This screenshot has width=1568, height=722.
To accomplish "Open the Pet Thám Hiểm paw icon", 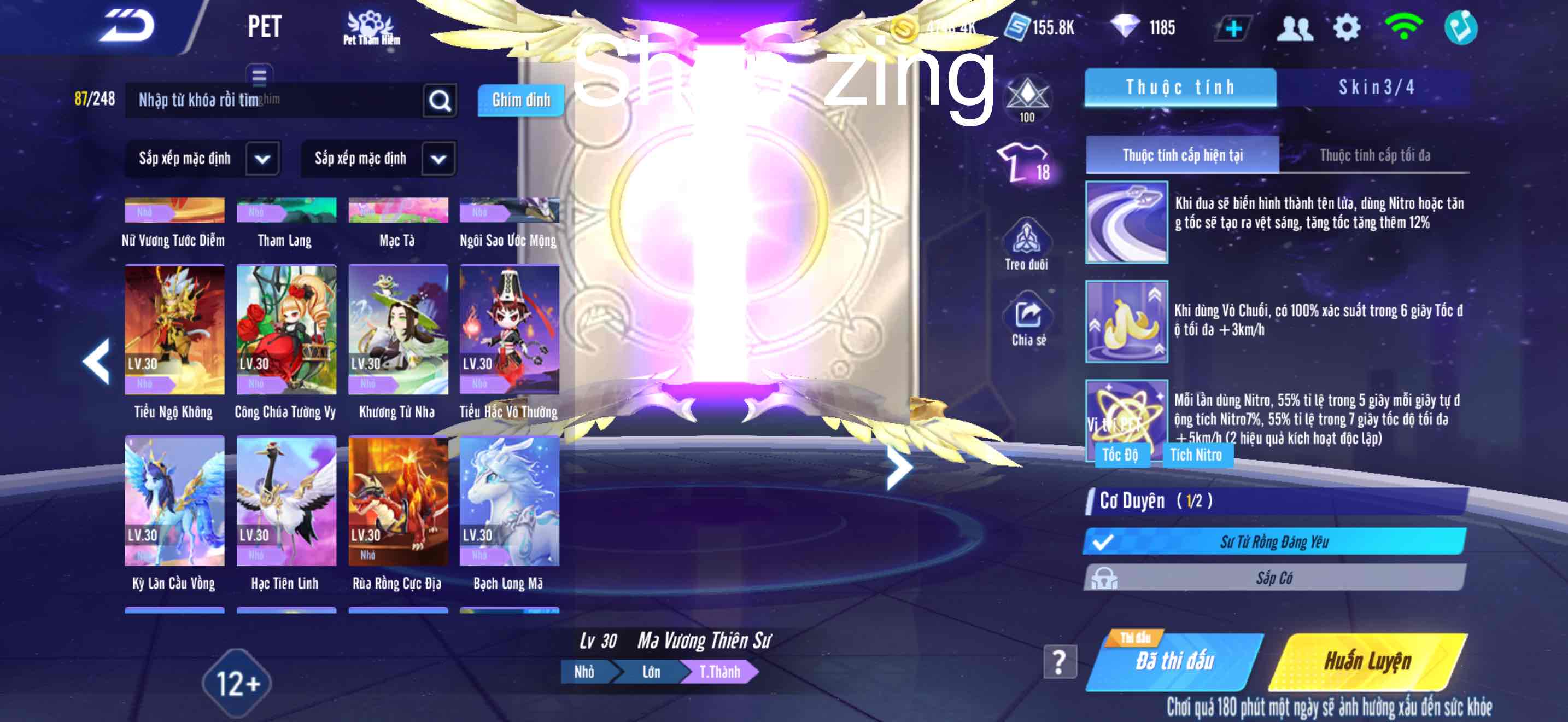I will 371,26.
